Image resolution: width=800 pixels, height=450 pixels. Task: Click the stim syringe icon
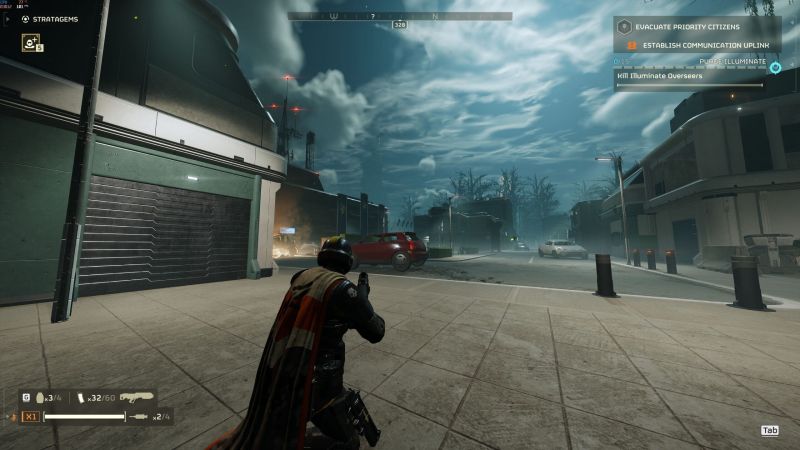coord(139,415)
